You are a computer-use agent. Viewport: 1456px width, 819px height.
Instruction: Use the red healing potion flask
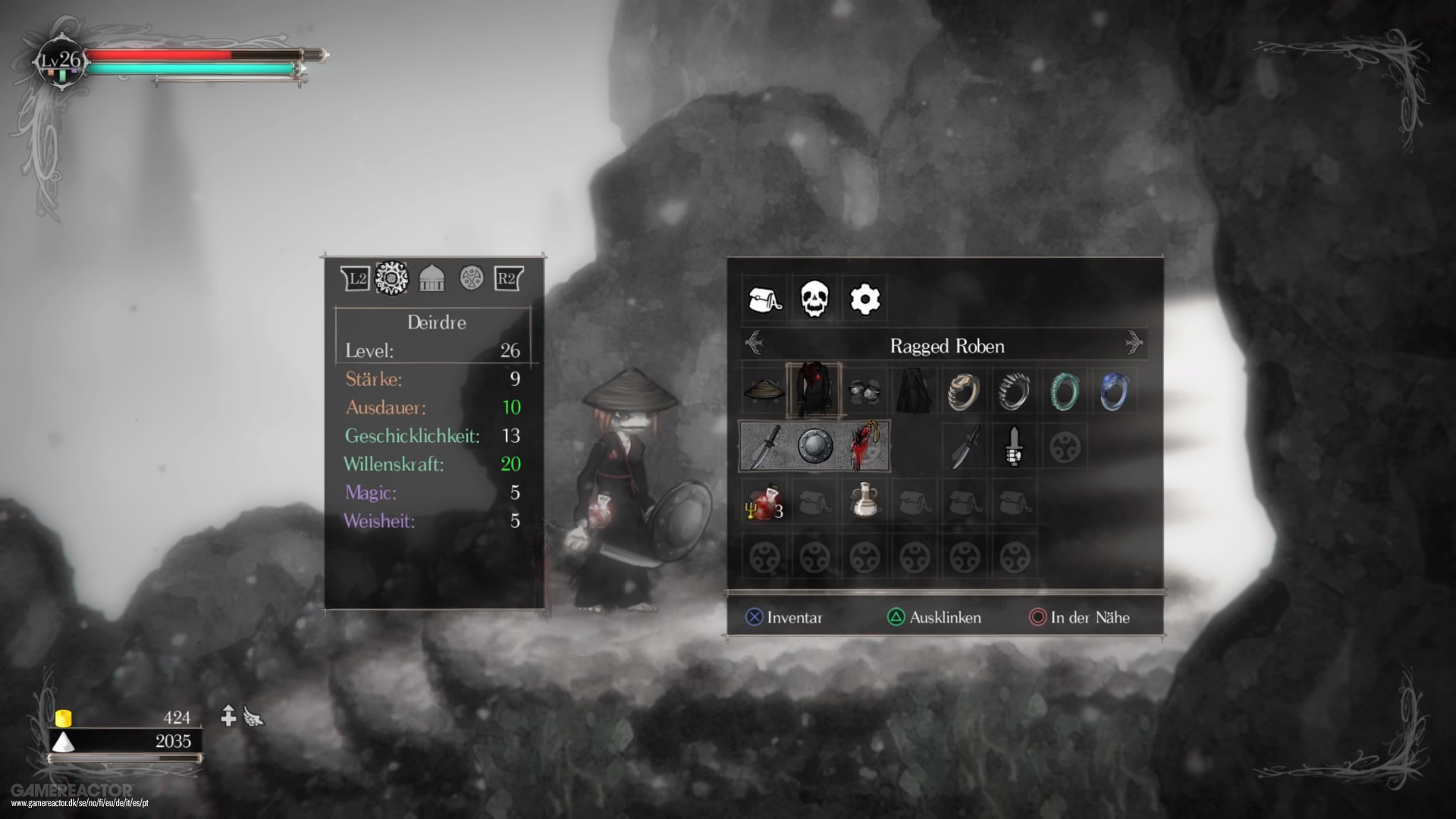764,500
